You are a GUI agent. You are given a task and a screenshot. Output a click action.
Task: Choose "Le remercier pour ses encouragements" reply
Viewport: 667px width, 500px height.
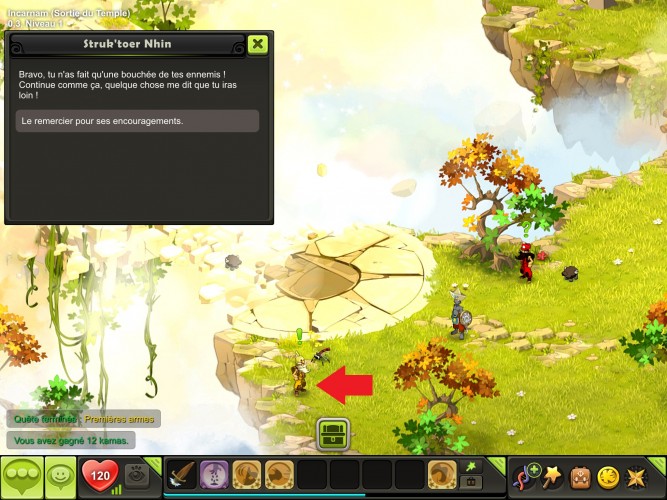click(139, 121)
